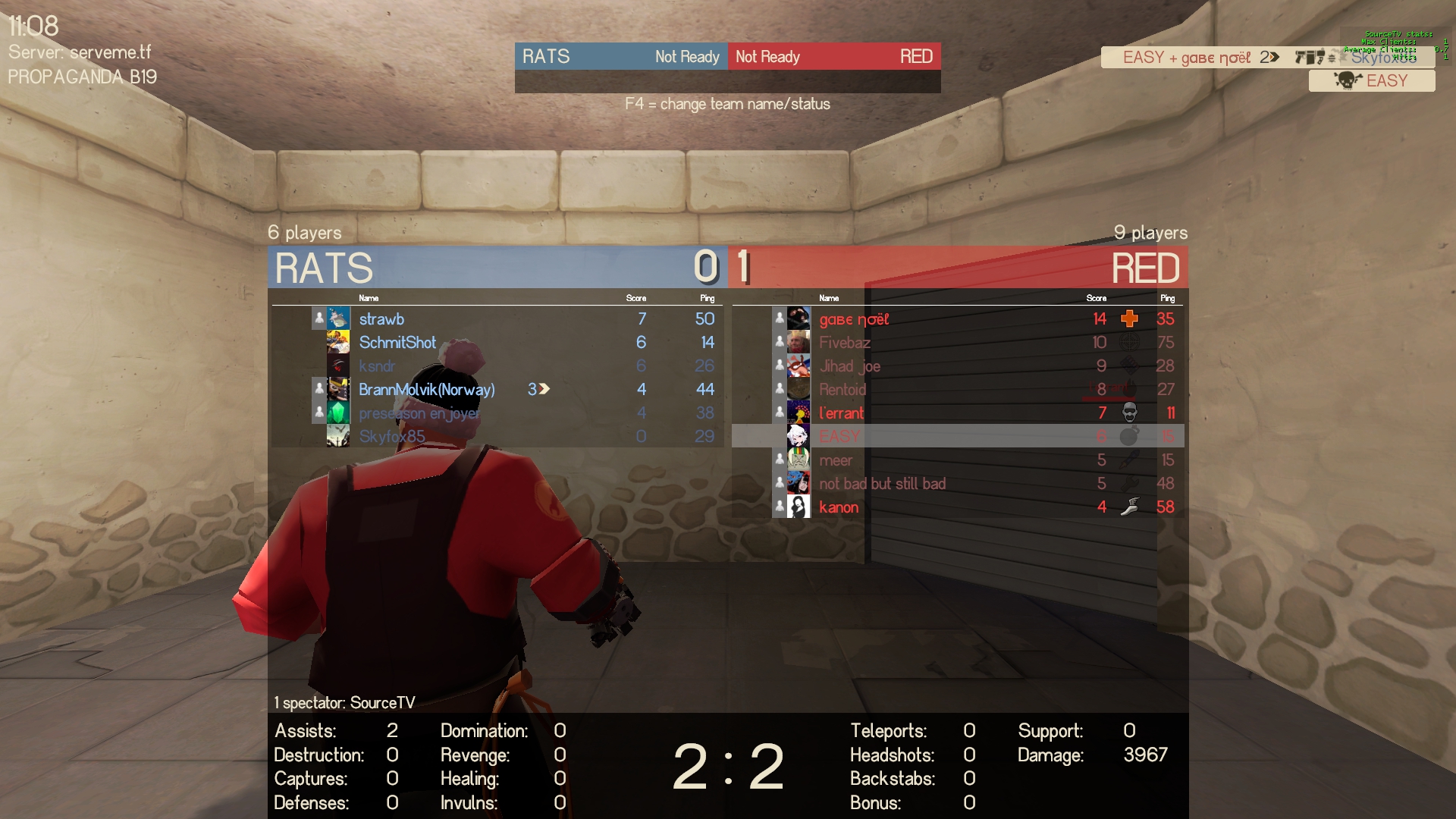
Task: Click the 'not bad but still bad' player
Action: 882,484
